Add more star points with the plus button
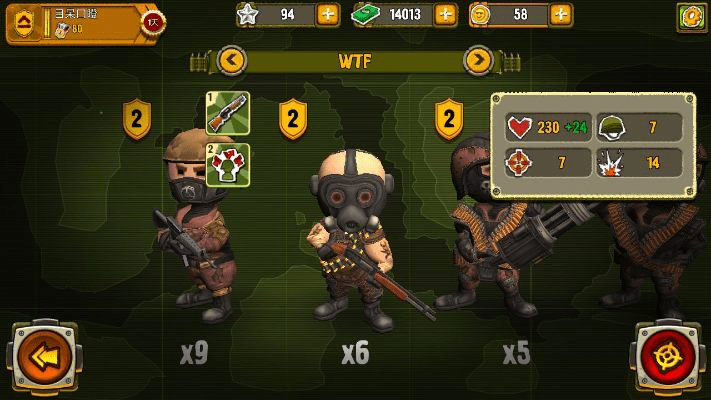The height and width of the screenshot is (400, 711). click(327, 15)
